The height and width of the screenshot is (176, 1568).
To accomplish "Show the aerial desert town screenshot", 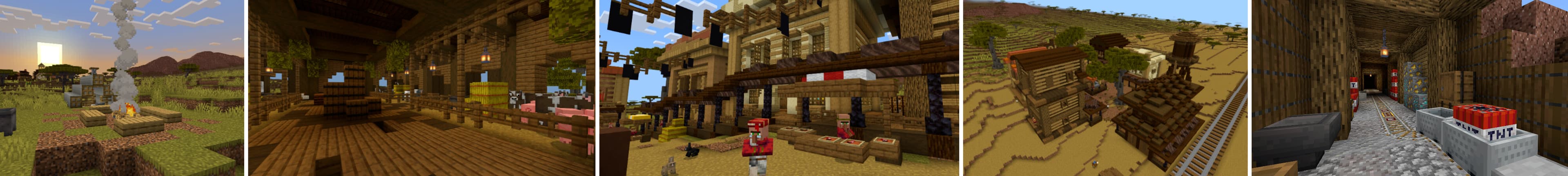I will (1105, 88).
